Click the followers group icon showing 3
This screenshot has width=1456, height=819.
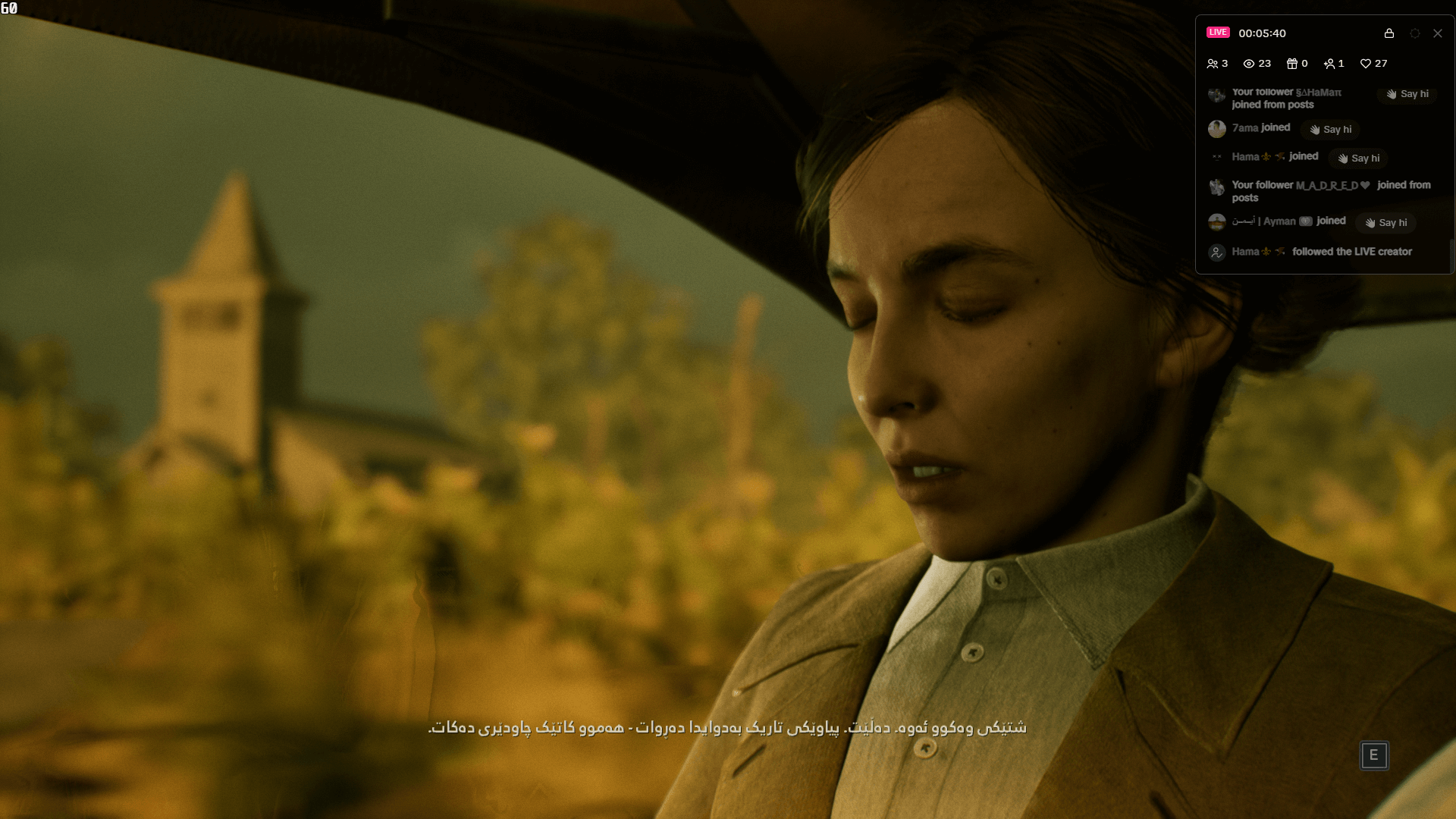1212,64
